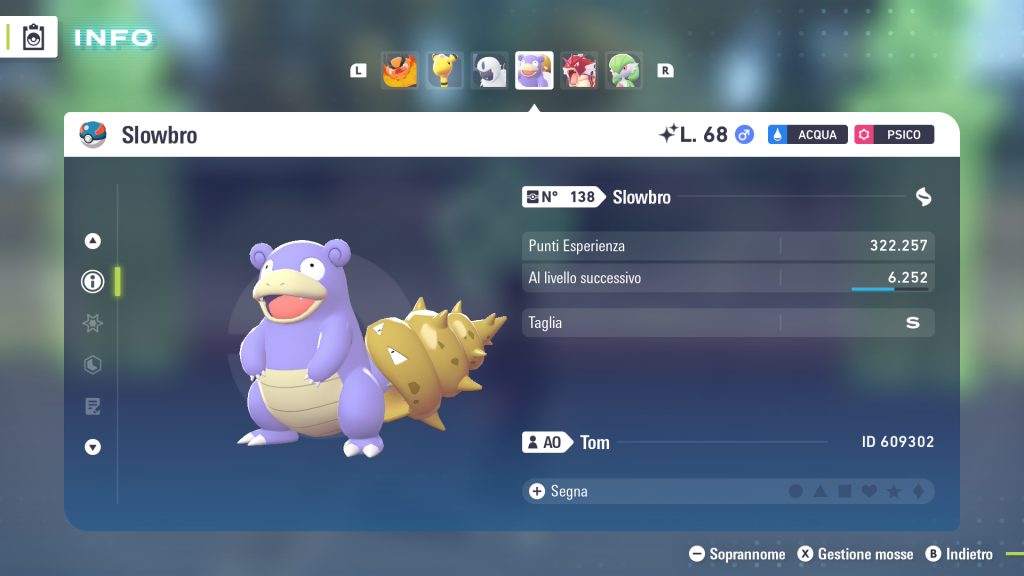Toggle the triangle marking
Image resolution: width=1024 pixels, height=576 pixels.
coord(820,492)
